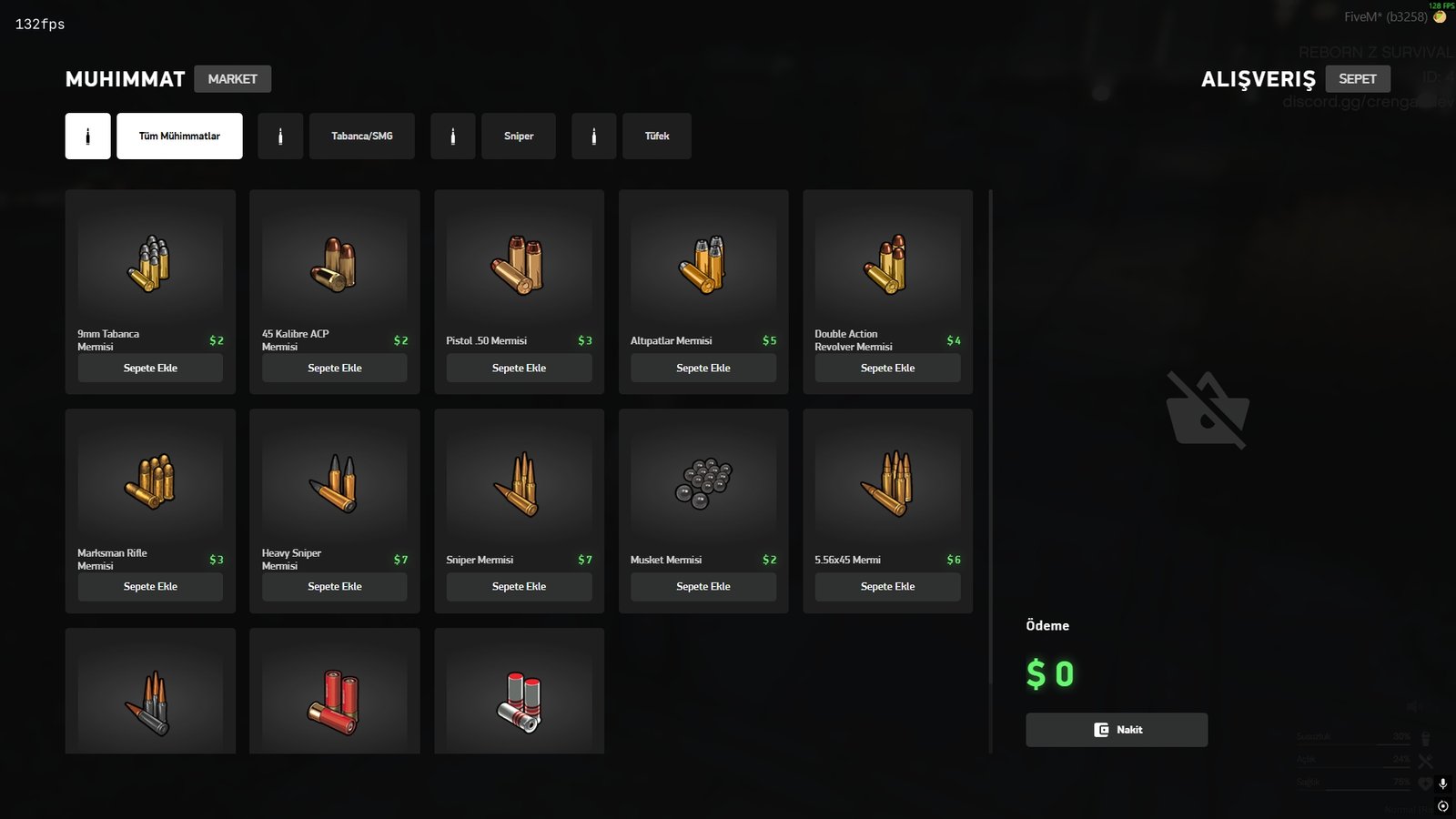Click the Sniper category bullet icon
1456x819 pixels.
point(453,136)
